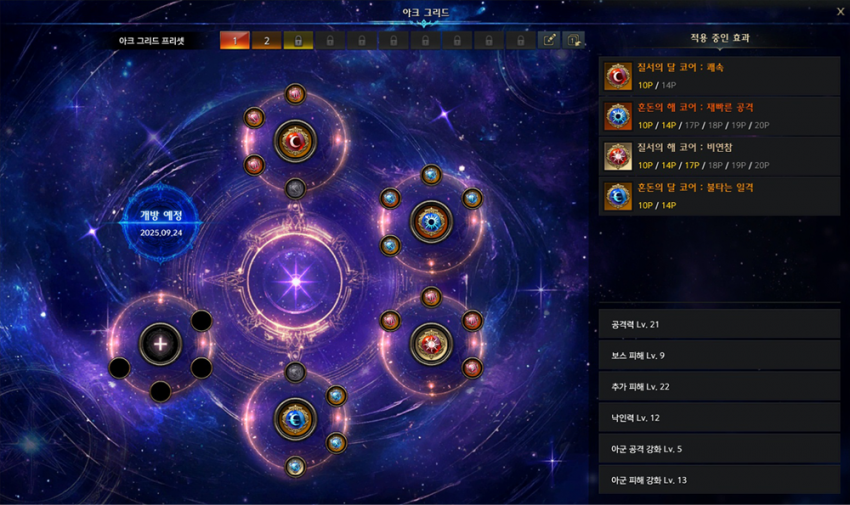The width and height of the screenshot is (850, 505).
Task: Select the 아군 피해 강화 Lv. 13 row
Action: [x=719, y=479]
